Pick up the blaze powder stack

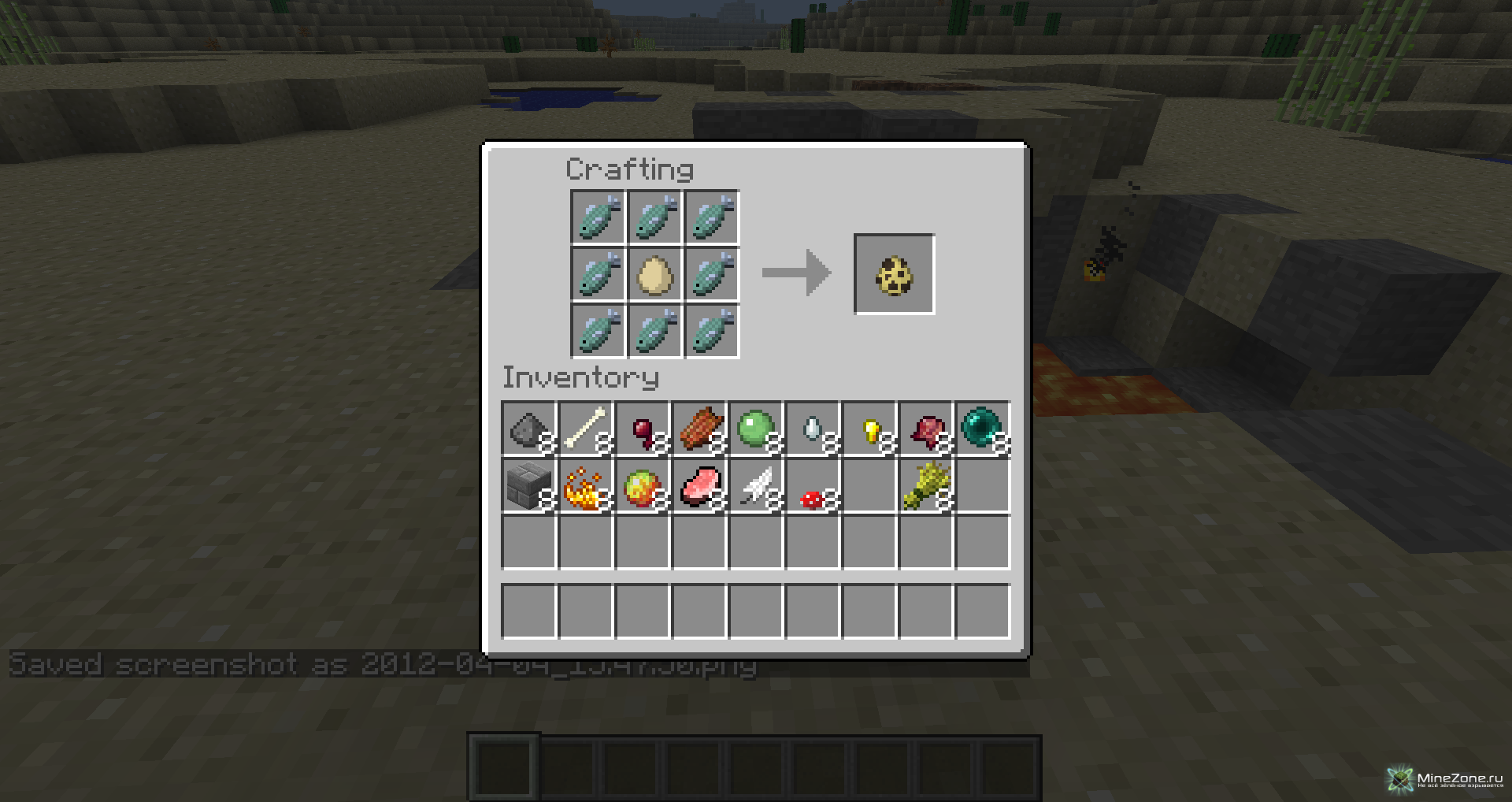(585, 486)
